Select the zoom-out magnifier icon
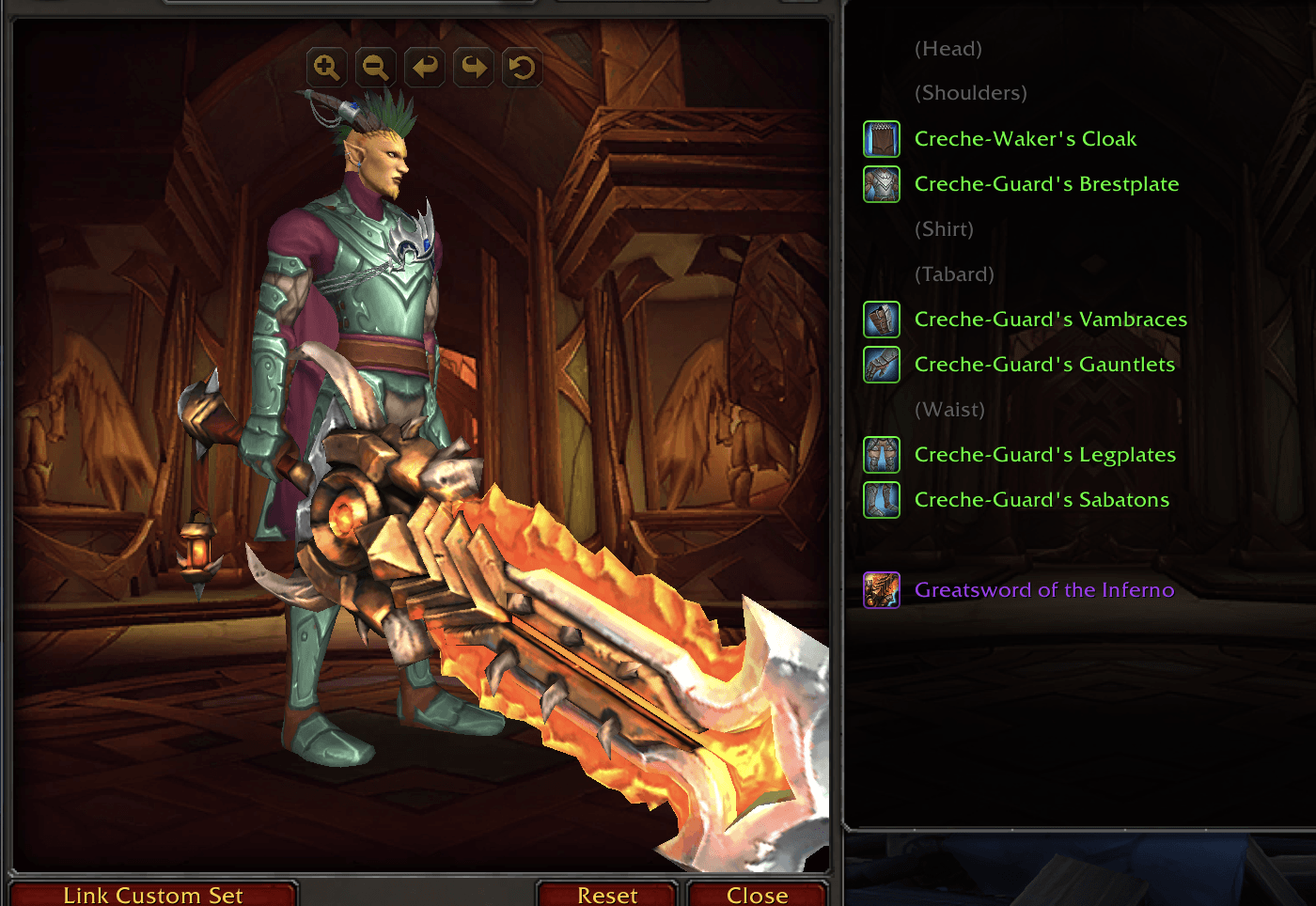The height and width of the screenshot is (906, 1316). click(x=375, y=67)
